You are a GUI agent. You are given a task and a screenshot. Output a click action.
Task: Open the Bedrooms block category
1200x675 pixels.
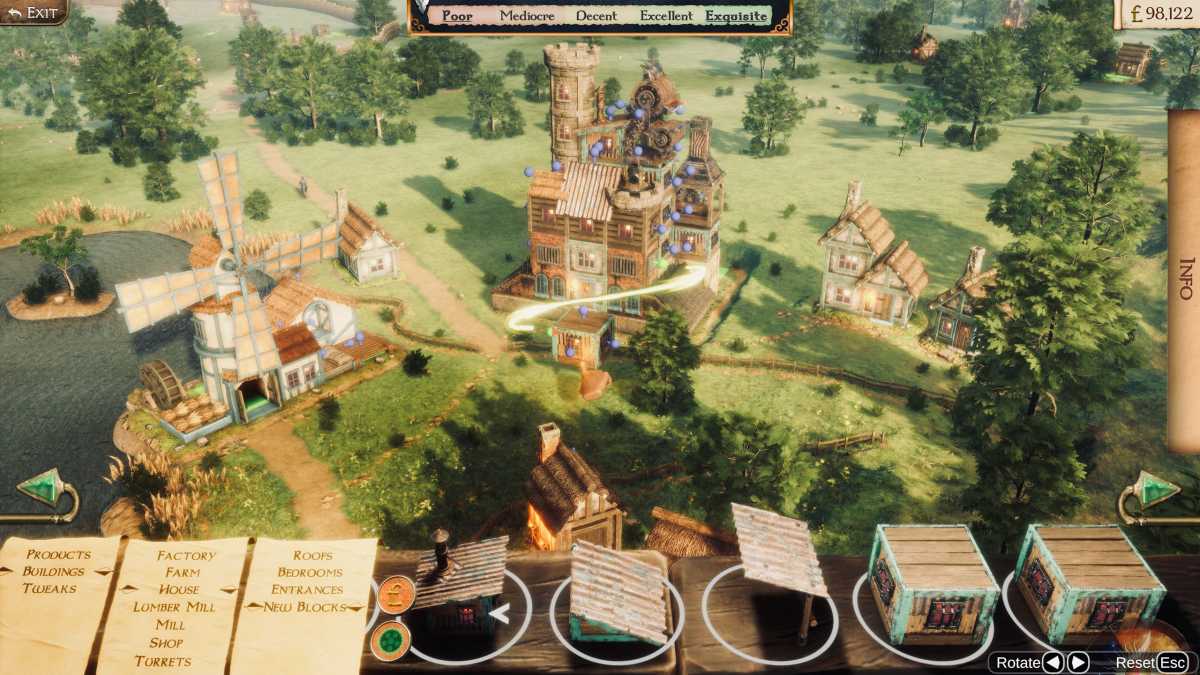tap(310, 572)
